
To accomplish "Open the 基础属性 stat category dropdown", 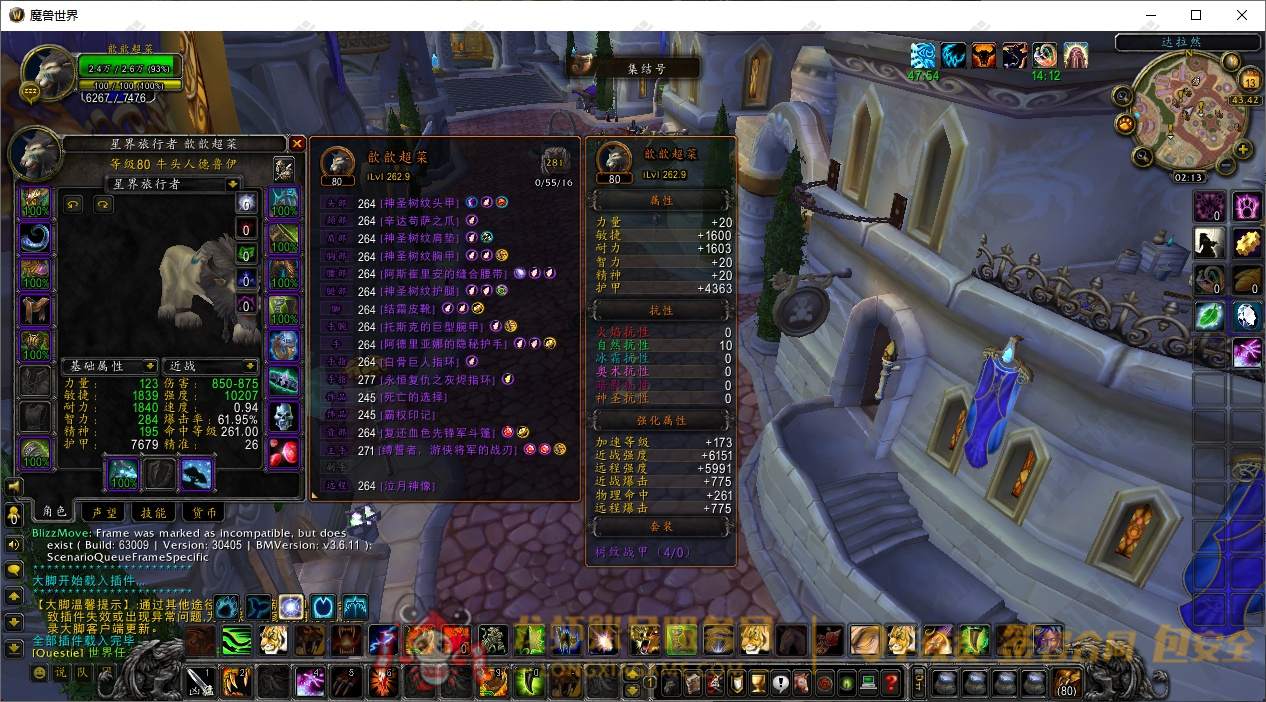I will (150, 367).
